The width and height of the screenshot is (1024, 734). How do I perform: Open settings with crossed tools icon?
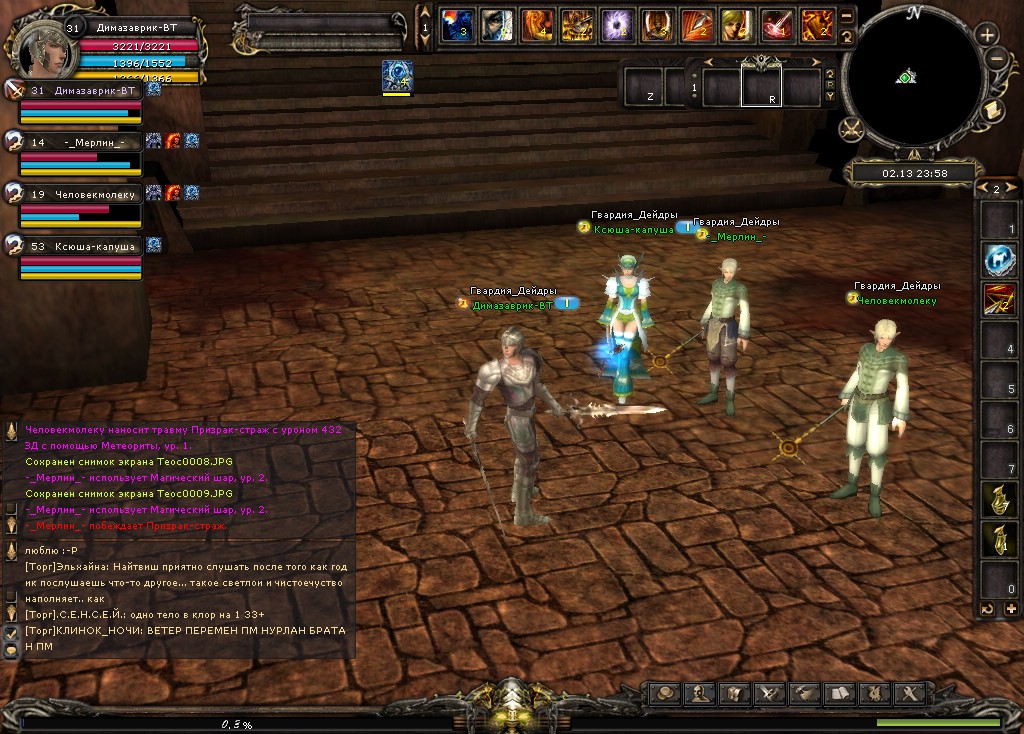908,693
